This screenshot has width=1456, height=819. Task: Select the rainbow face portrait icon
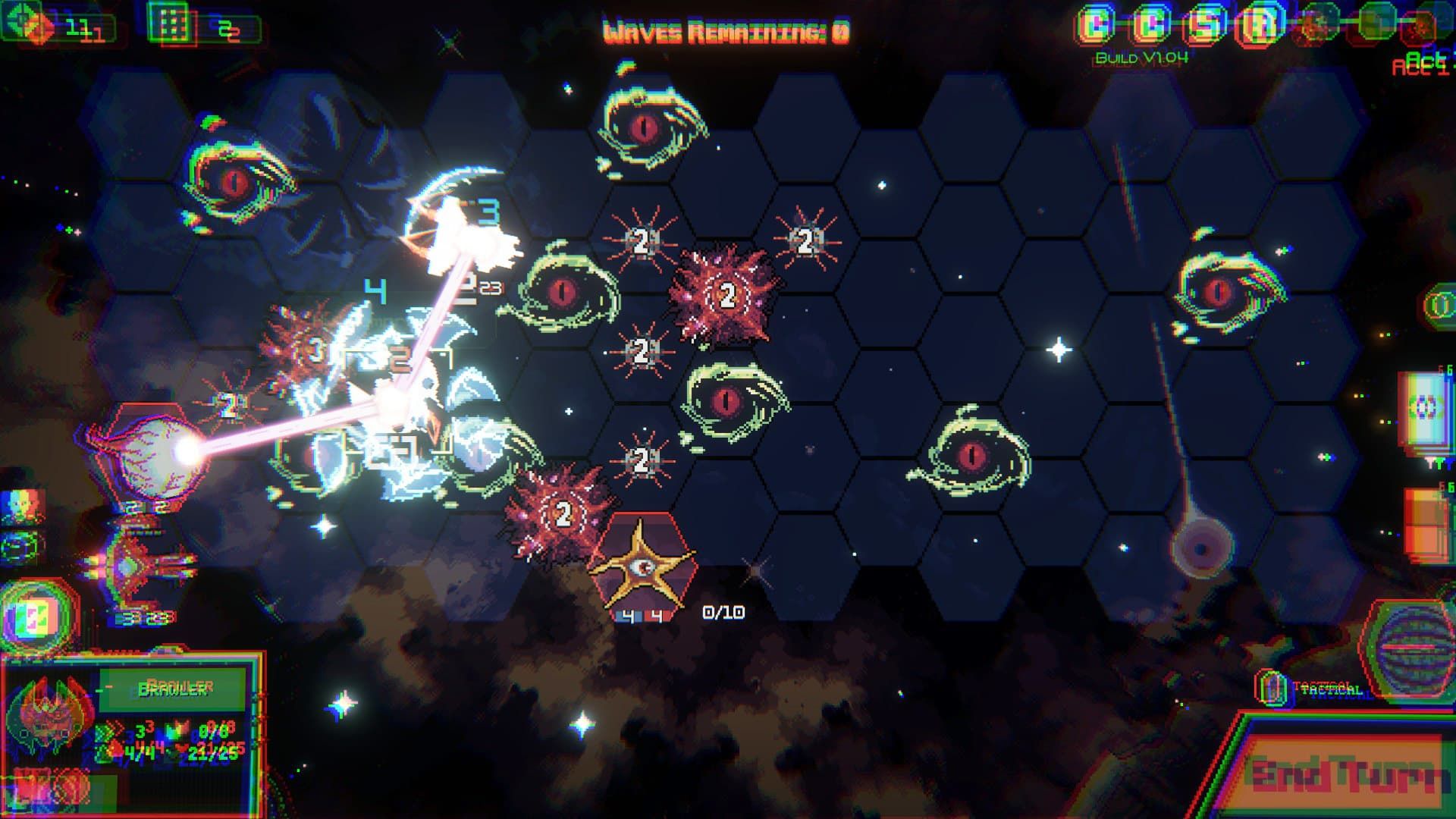point(23,507)
